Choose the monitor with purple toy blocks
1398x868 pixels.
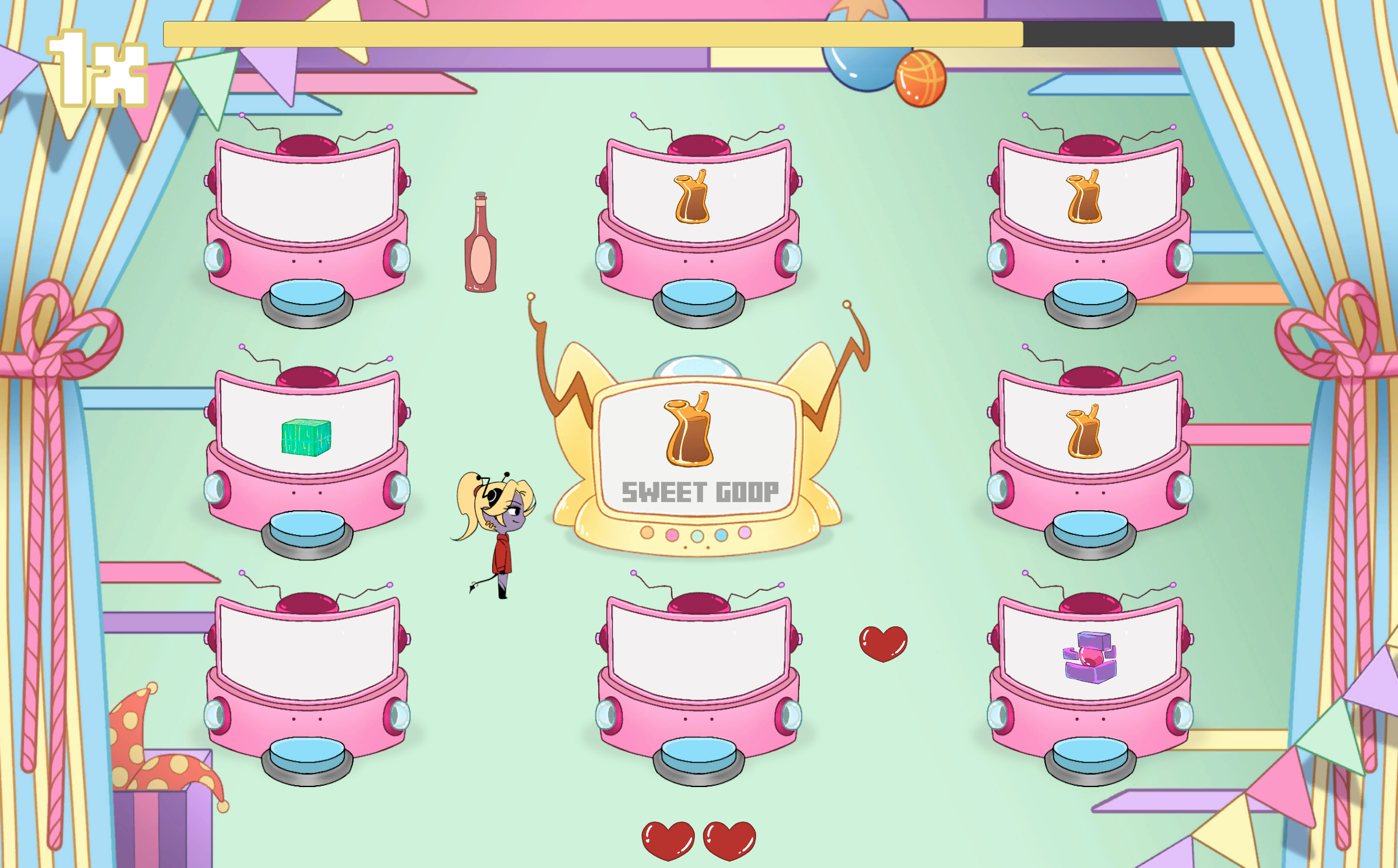[1090, 658]
